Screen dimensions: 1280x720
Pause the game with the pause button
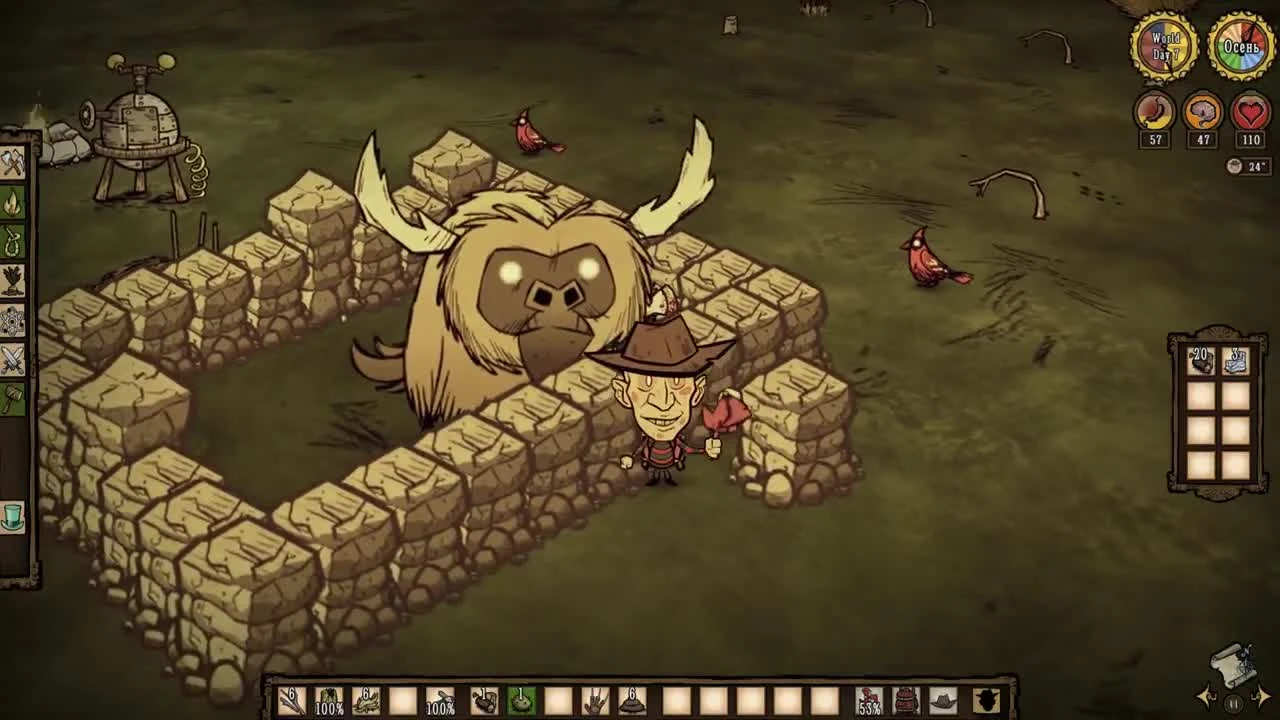pos(1233,704)
